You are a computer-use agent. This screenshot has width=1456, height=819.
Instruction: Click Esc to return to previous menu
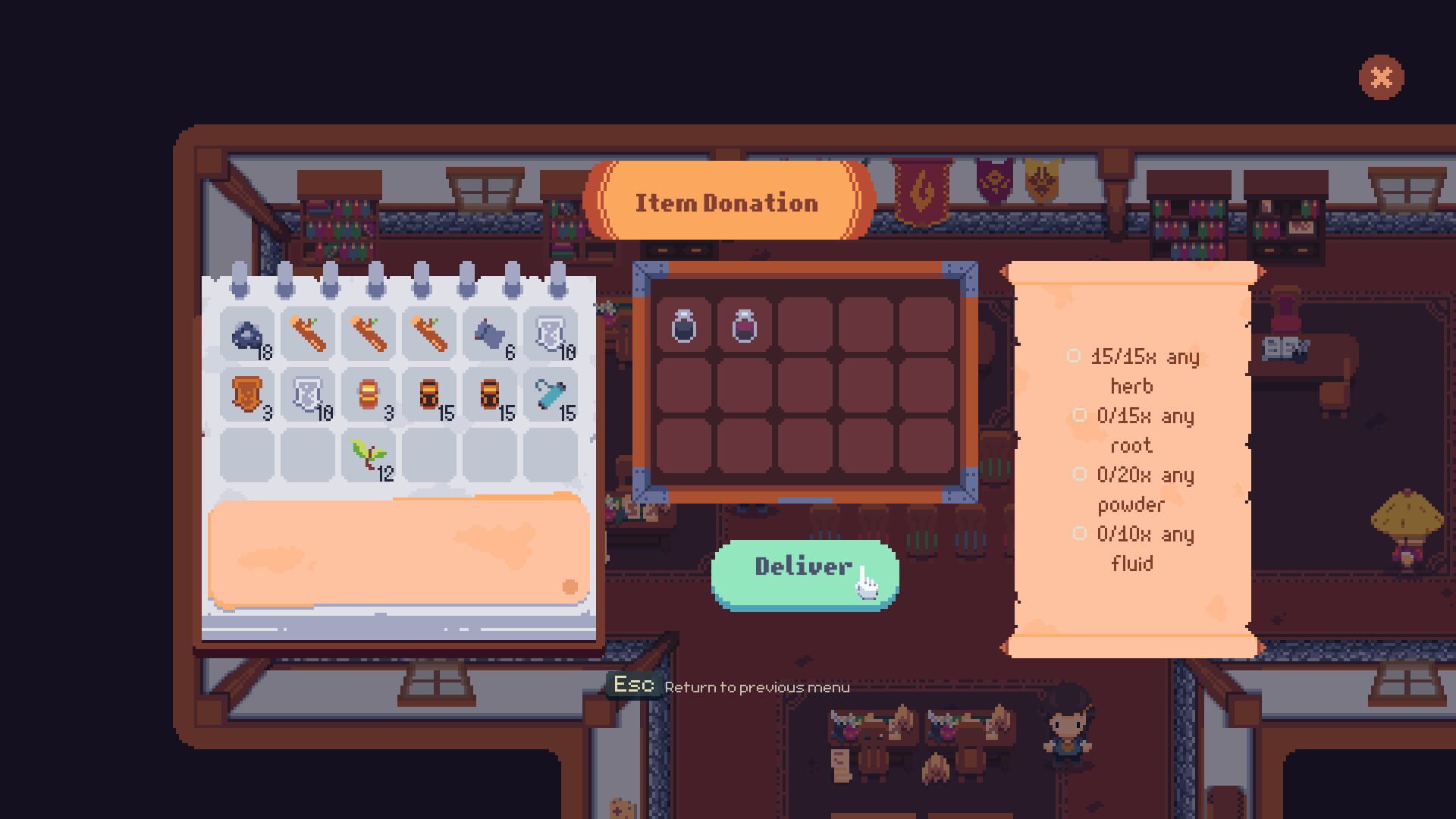(635, 683)
